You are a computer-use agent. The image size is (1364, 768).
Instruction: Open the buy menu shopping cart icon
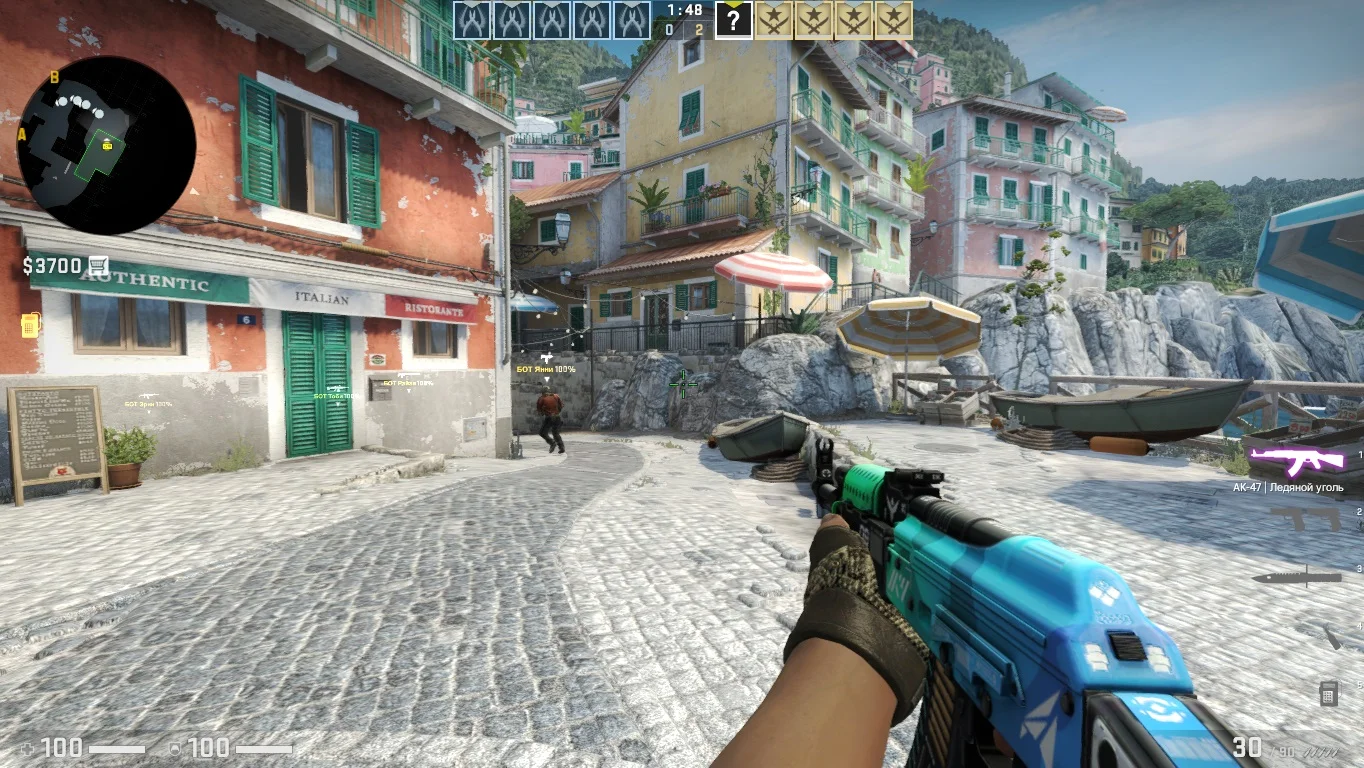click(x=98, y=265)
